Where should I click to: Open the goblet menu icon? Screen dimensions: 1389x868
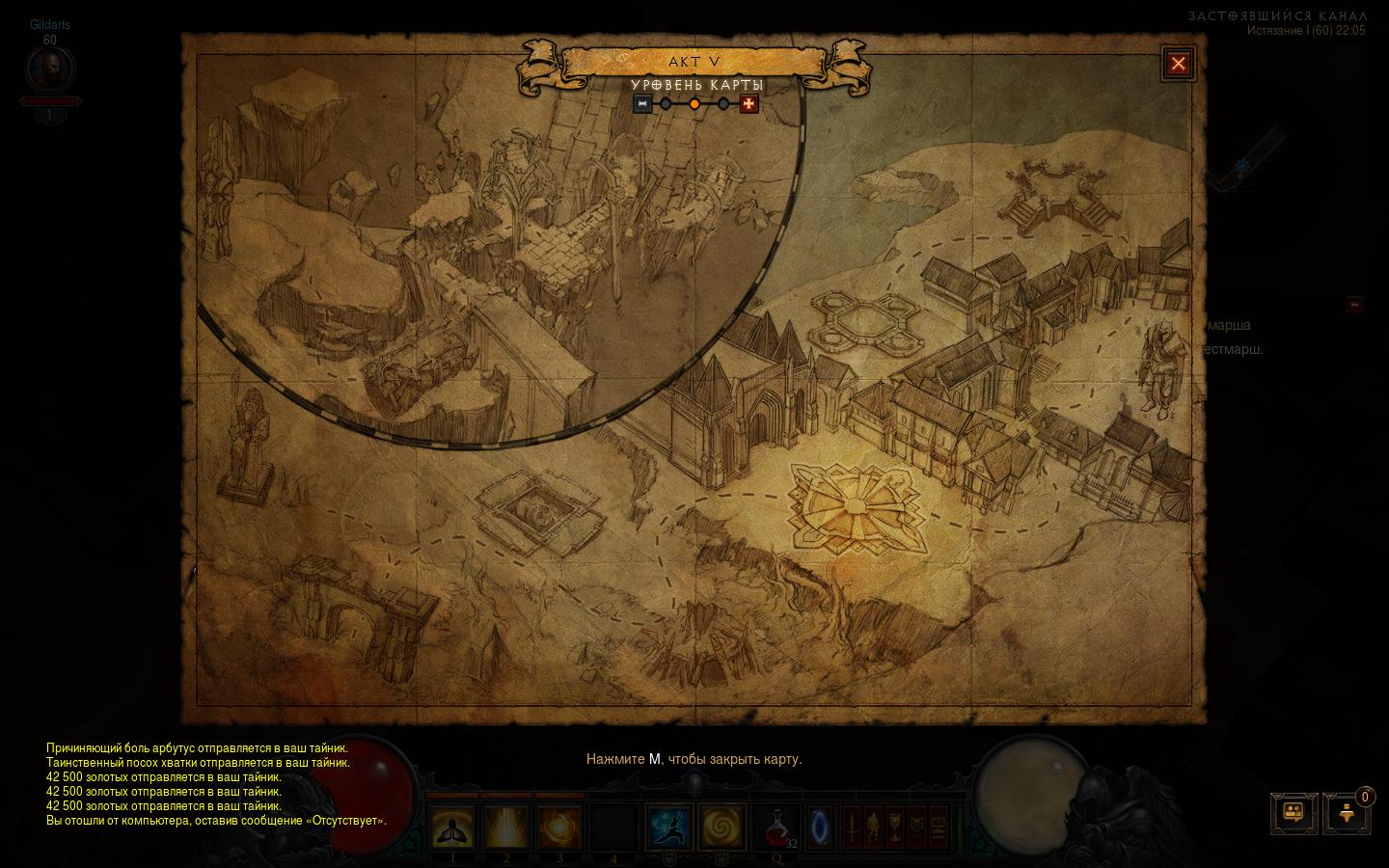click(x=894, y=827)
